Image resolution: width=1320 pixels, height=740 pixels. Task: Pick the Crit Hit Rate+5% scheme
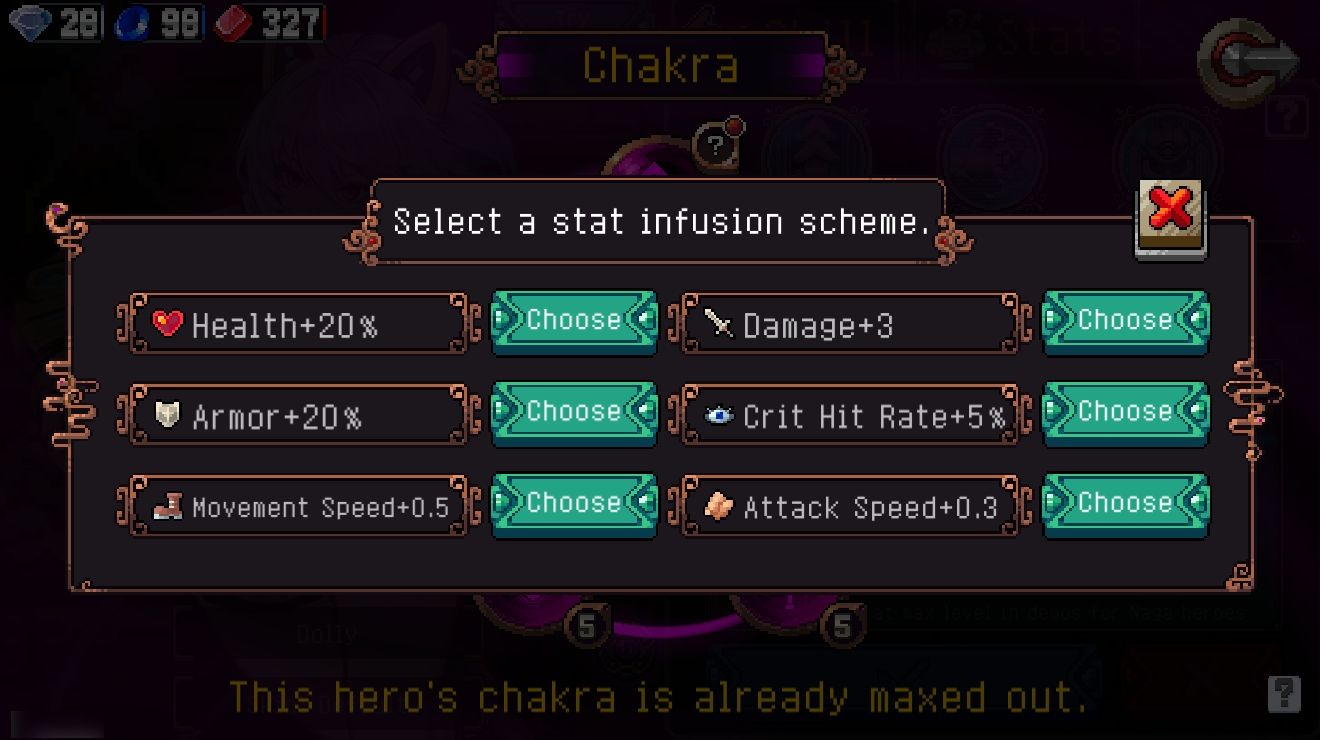pos(1125,412)
